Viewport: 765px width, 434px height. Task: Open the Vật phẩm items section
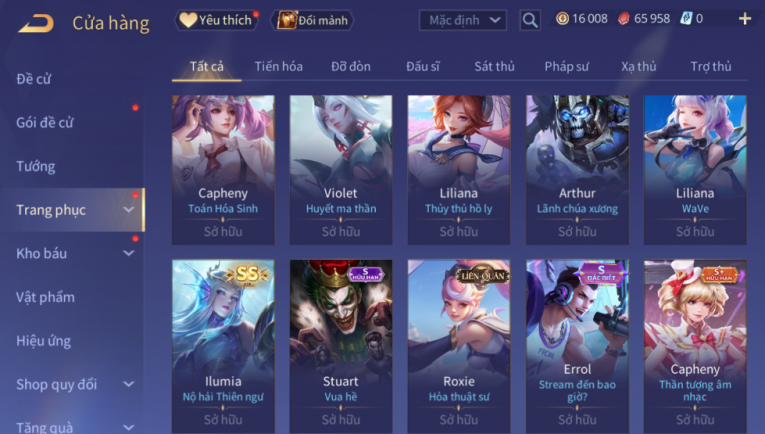click(x=45, y=297)
